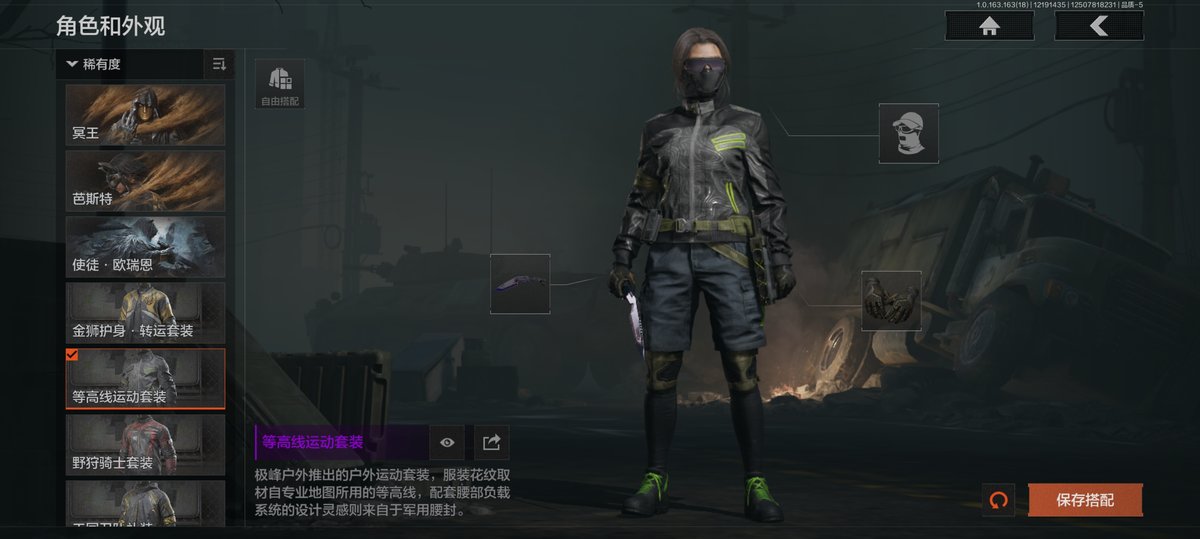
Task: Open the 稀有度 rarity filter dropdown
Action: [x=130, y=65]
